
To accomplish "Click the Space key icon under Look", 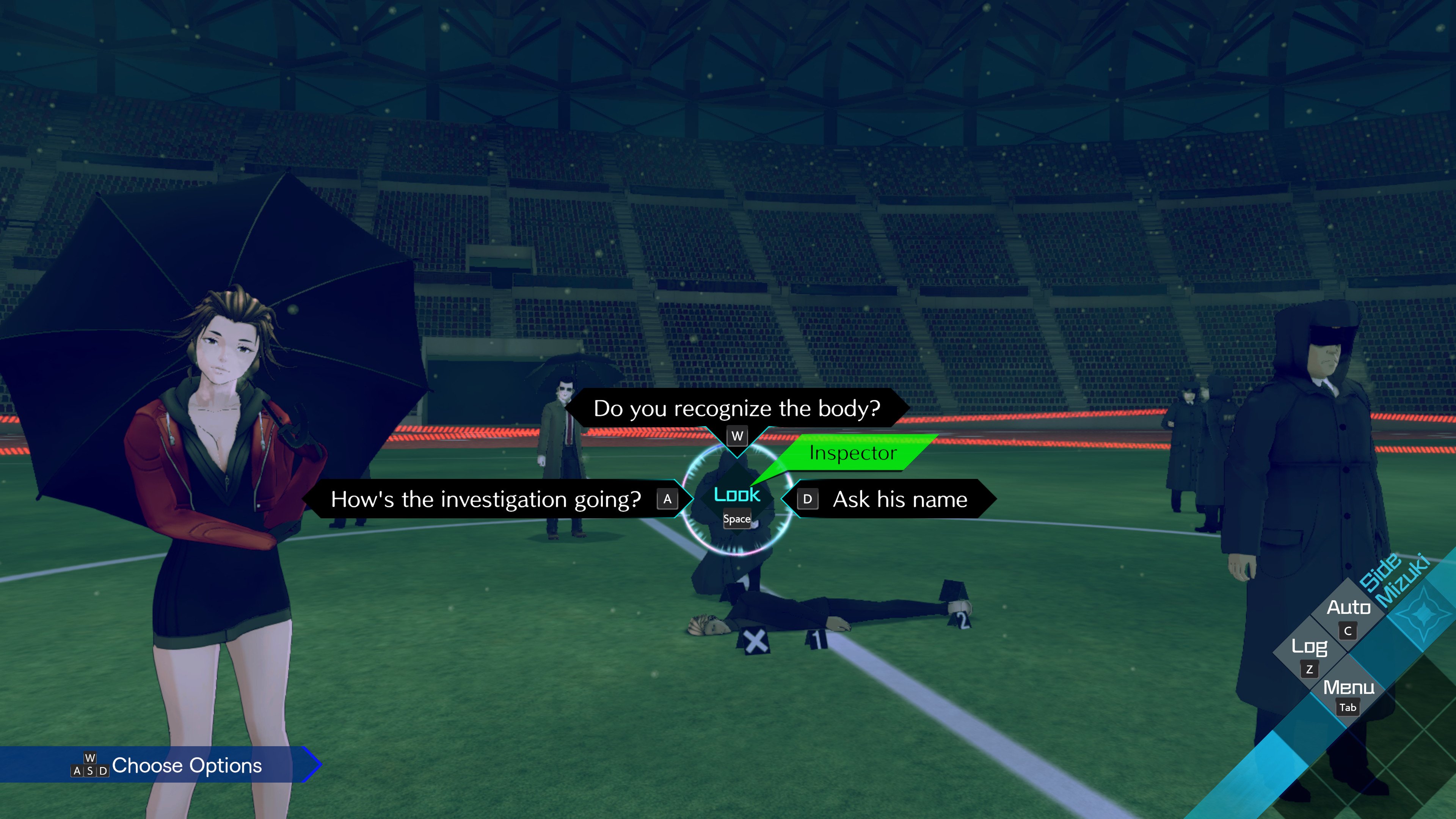I will click(x=737, y=519).
